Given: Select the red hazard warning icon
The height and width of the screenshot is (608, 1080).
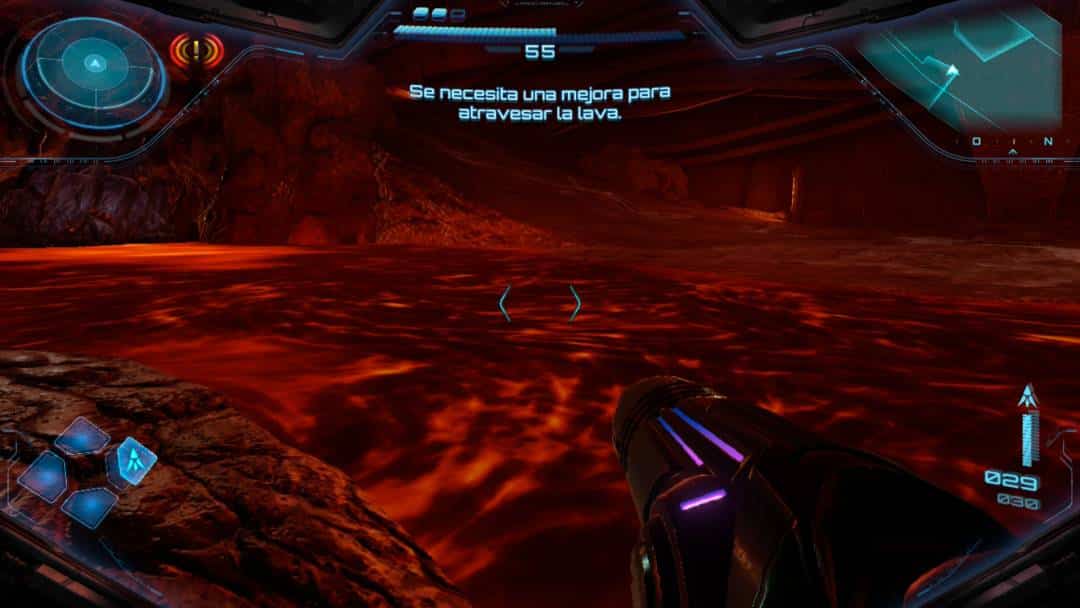Looking at the screenshot, I should click(x=196, y=48).
